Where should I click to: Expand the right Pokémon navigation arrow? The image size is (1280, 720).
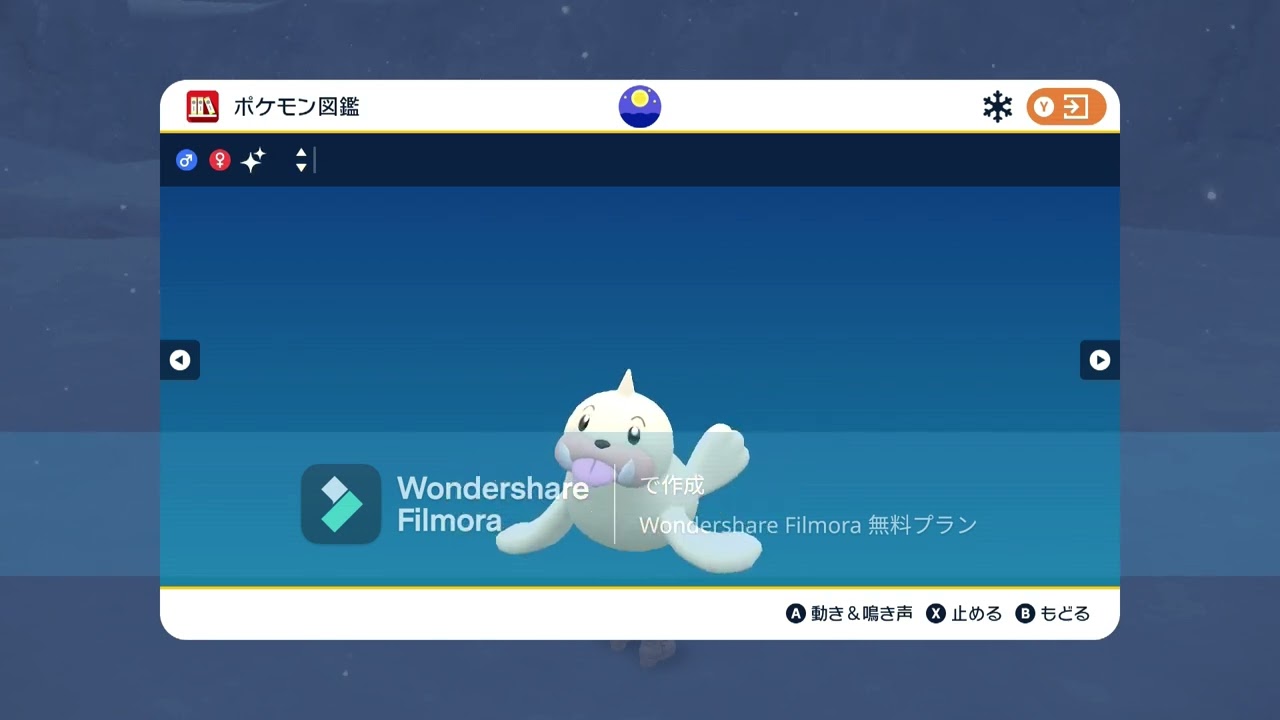coord(1099,360)
